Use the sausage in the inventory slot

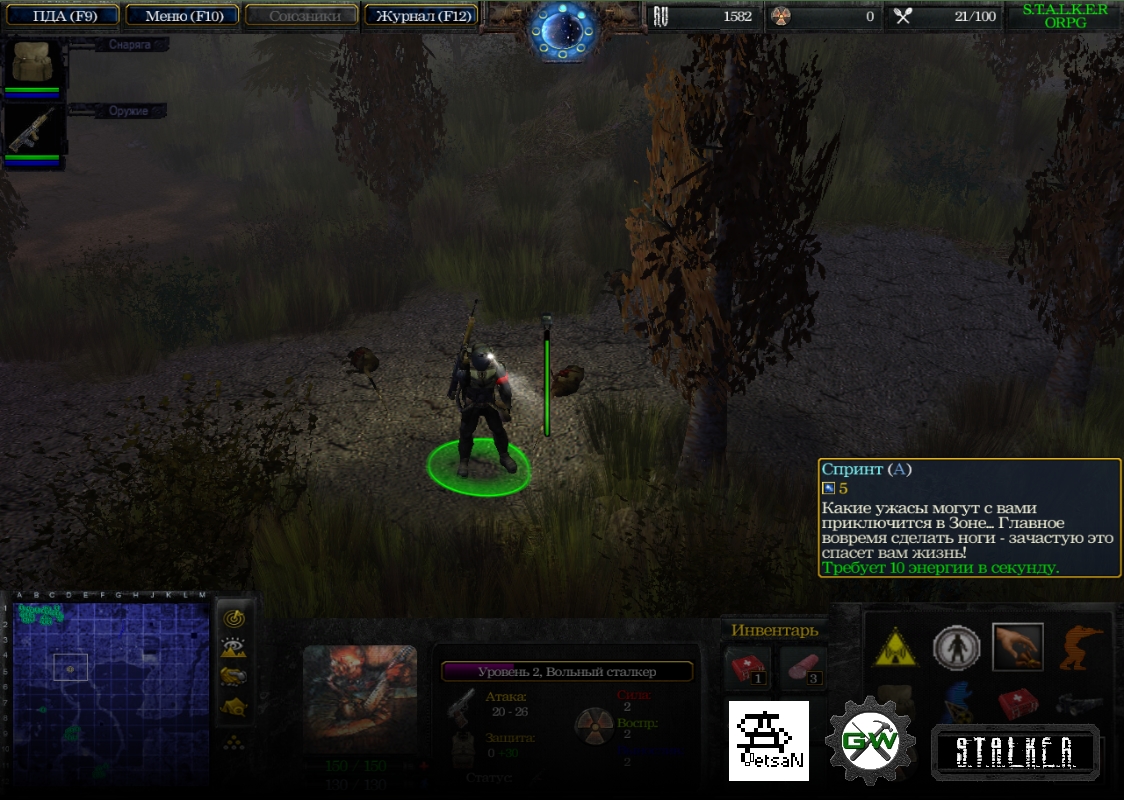(802, 667)
